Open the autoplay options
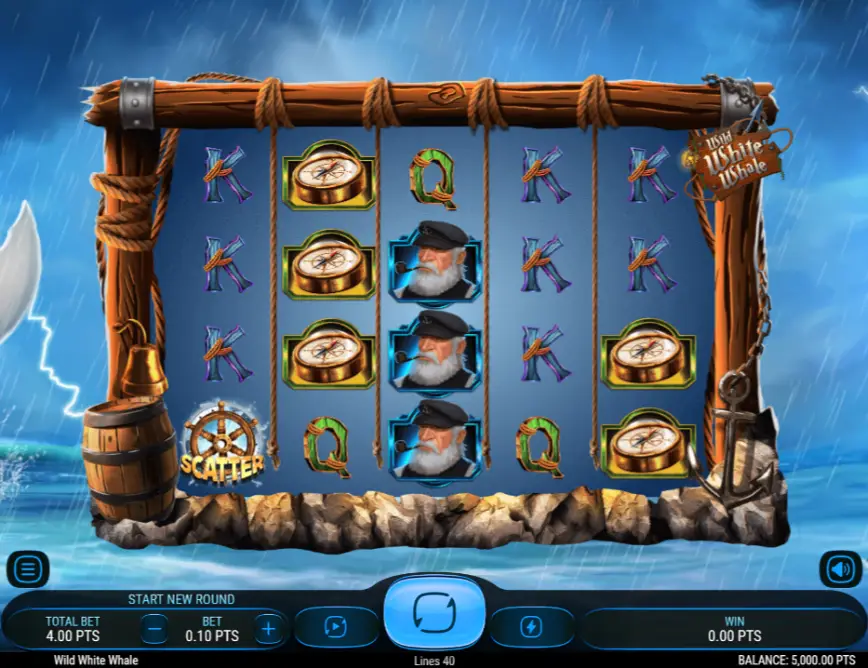This screenshot has height=668, width=868. [x=335, y=627]
